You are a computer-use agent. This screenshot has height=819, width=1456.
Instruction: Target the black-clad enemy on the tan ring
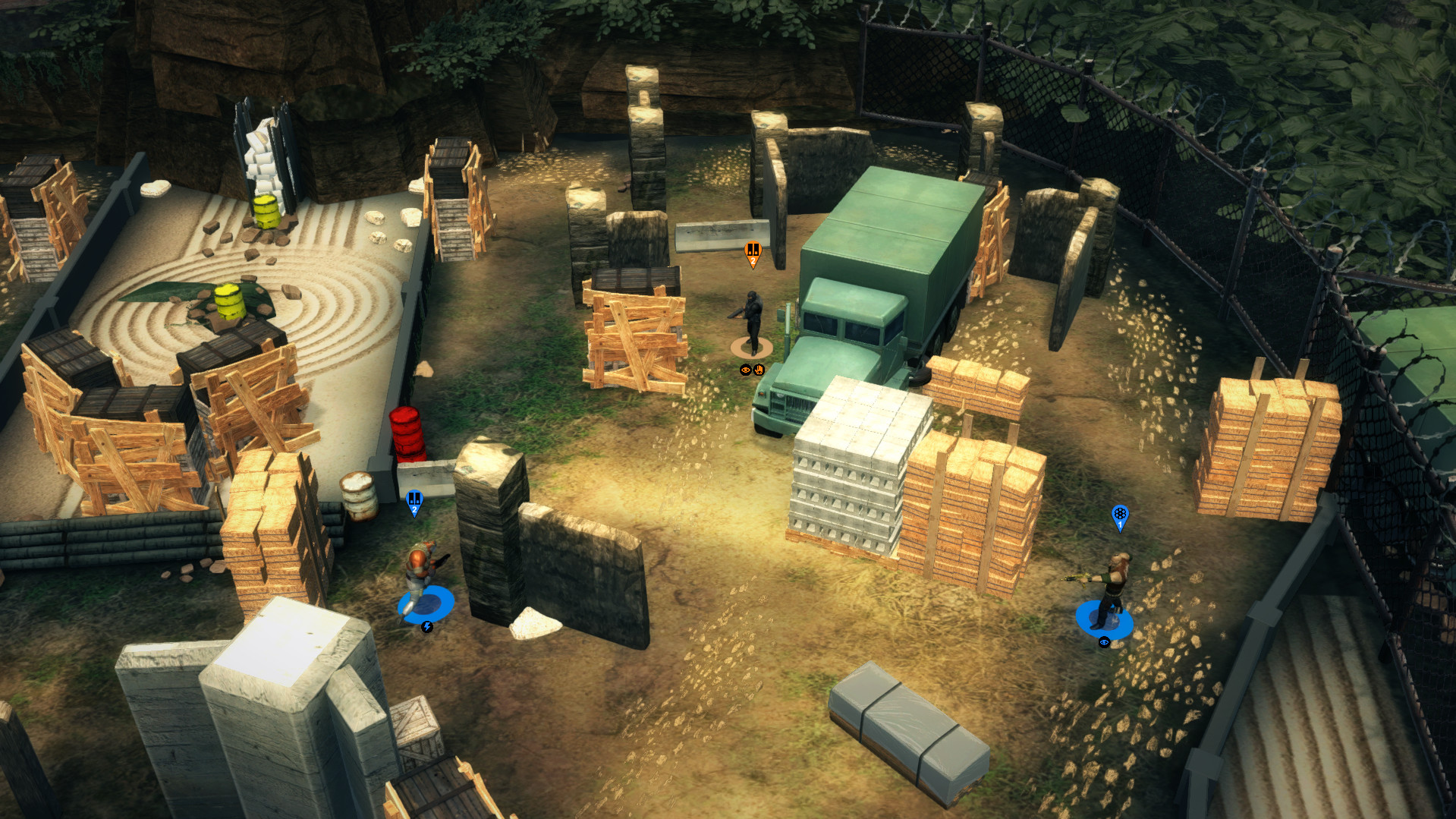tap(752, 322)
